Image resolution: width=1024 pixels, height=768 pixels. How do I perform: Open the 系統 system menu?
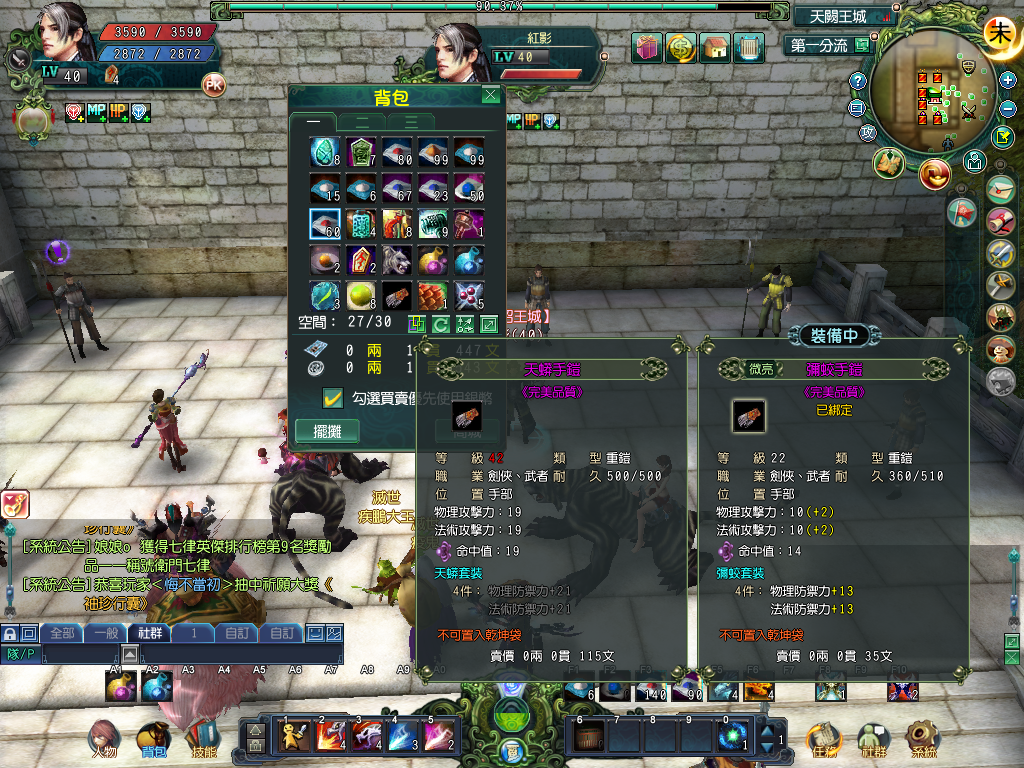click(924, 739)
